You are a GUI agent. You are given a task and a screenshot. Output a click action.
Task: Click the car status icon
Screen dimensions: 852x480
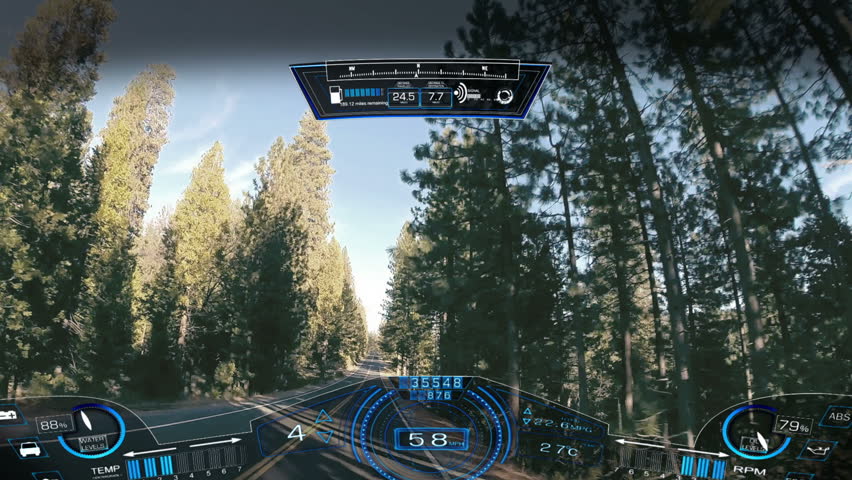28,449
